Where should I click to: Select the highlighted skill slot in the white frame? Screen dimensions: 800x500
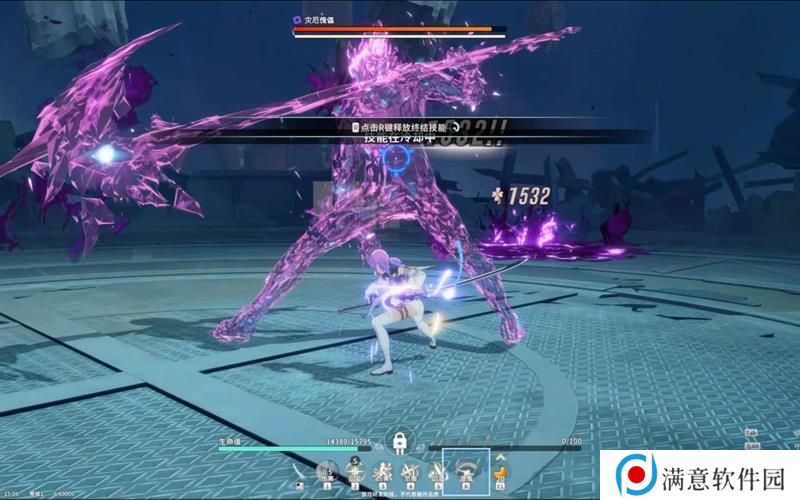(x=466, y=470)
